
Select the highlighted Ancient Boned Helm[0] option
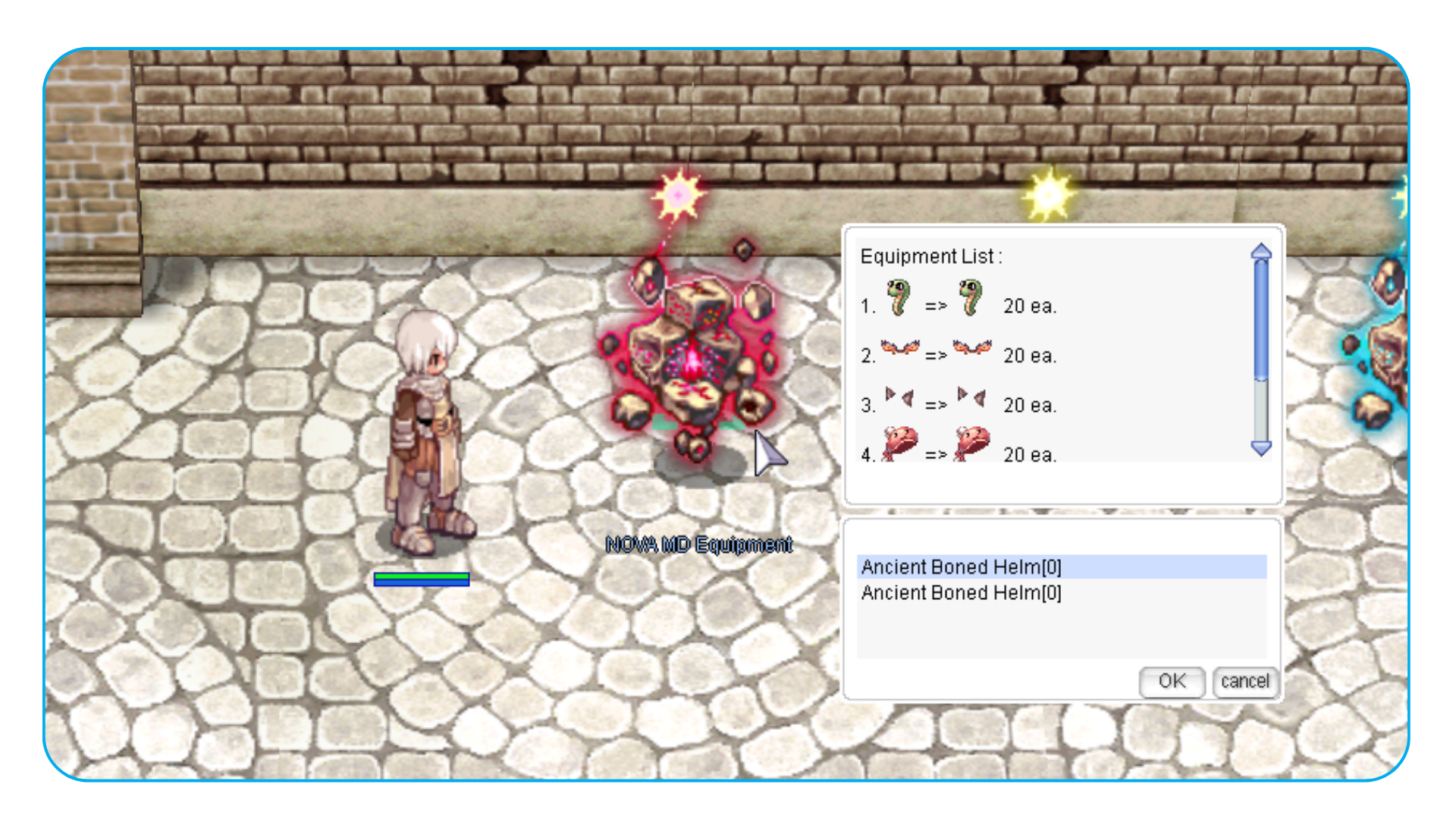click(962, 566)
